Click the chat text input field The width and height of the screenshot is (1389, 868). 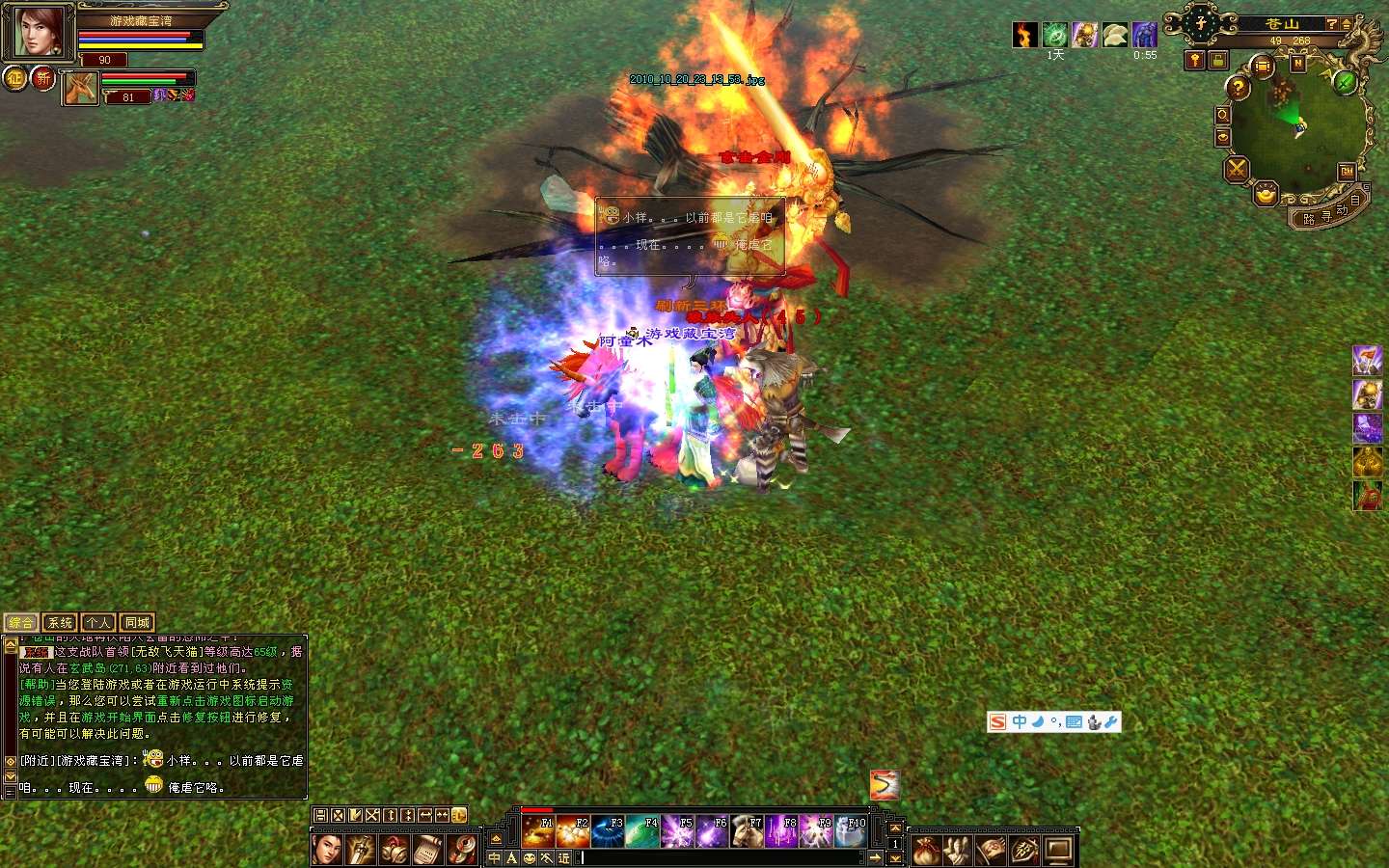(723, 857)
